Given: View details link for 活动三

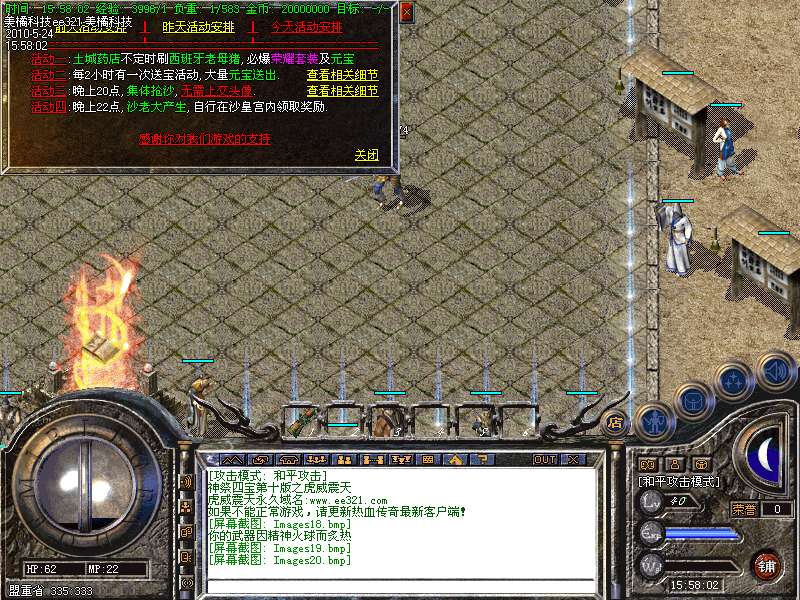Looking at the screenshot, I should click(342, 91).
